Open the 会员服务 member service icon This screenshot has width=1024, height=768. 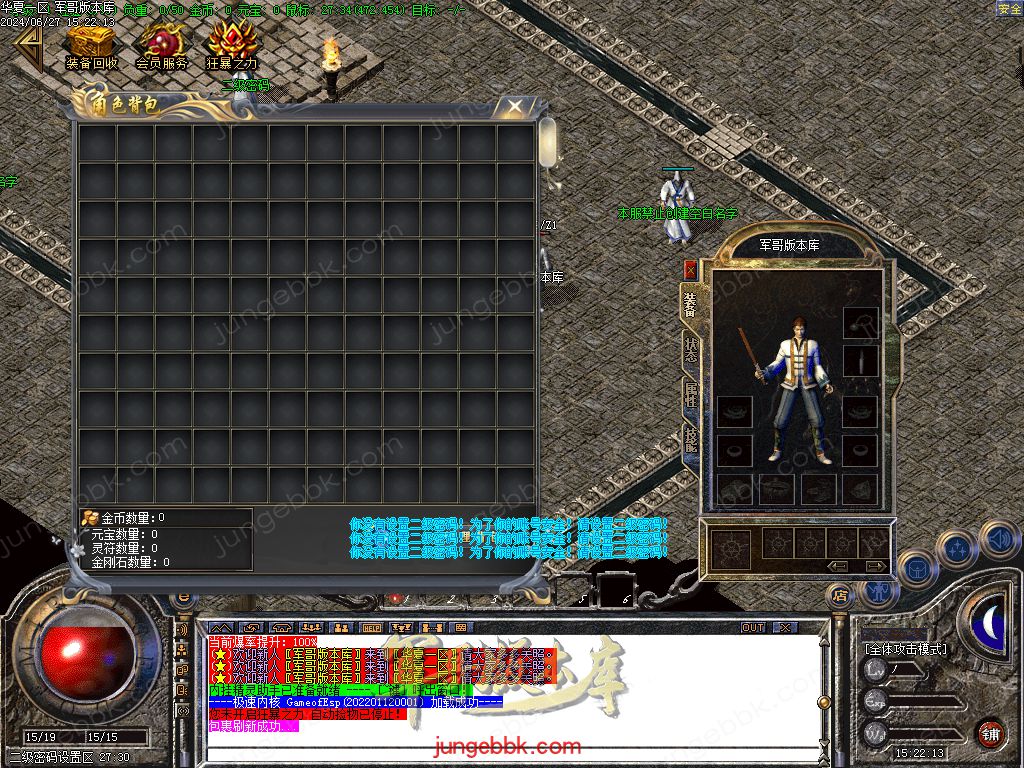[x=161, y=45]
